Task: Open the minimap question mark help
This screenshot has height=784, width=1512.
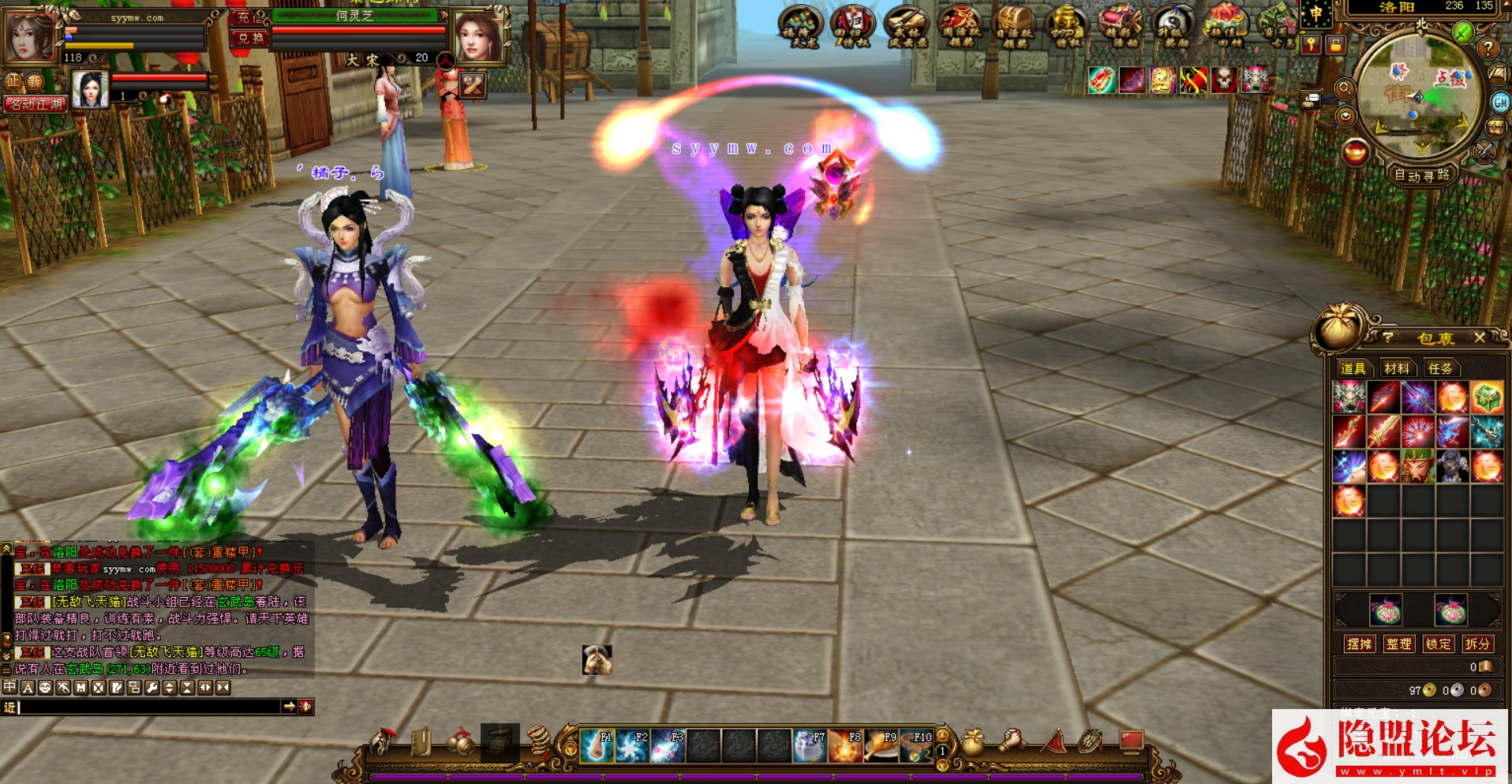Action: [x=1488, y=48]
